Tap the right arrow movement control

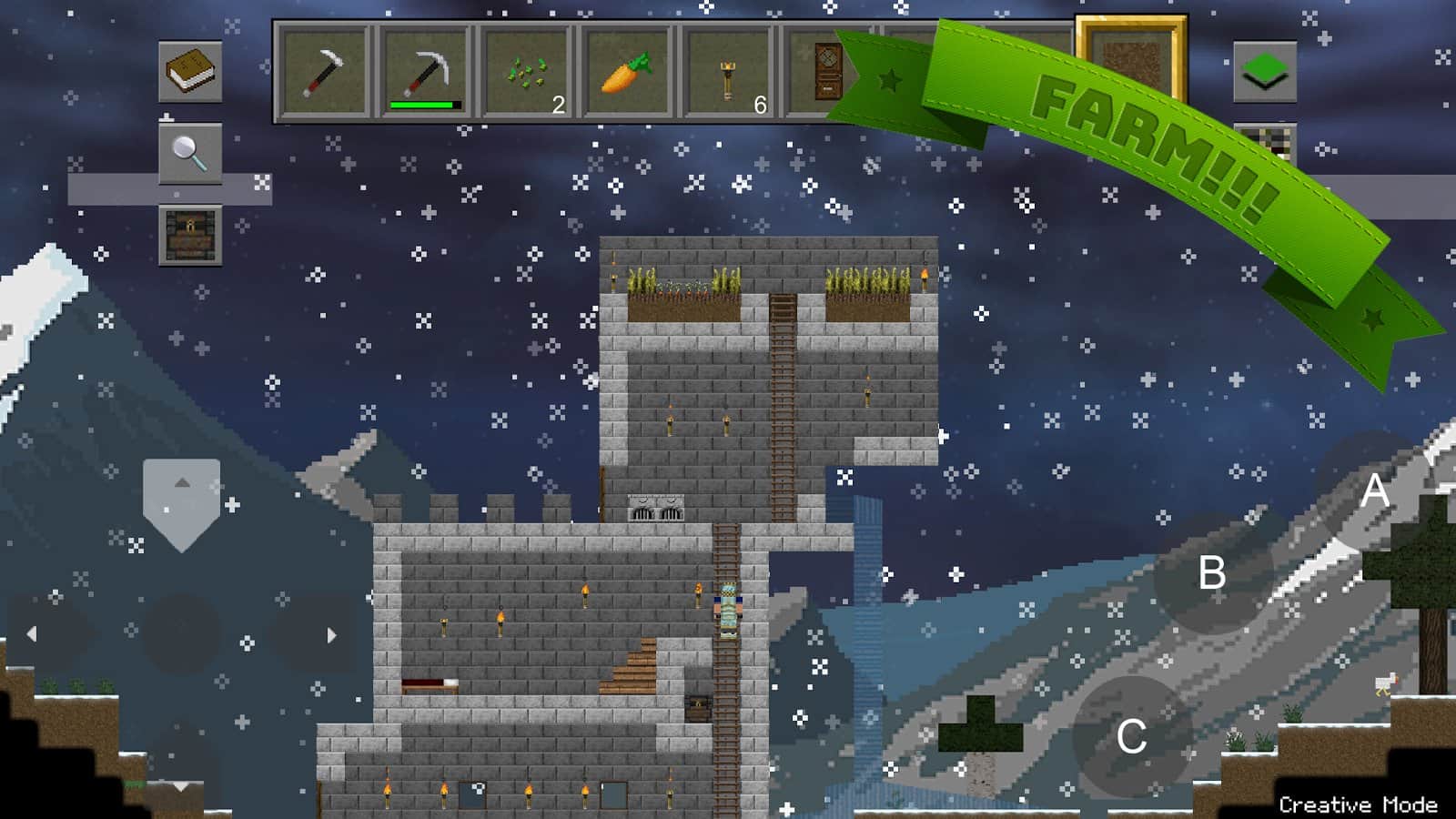(331, 634)
